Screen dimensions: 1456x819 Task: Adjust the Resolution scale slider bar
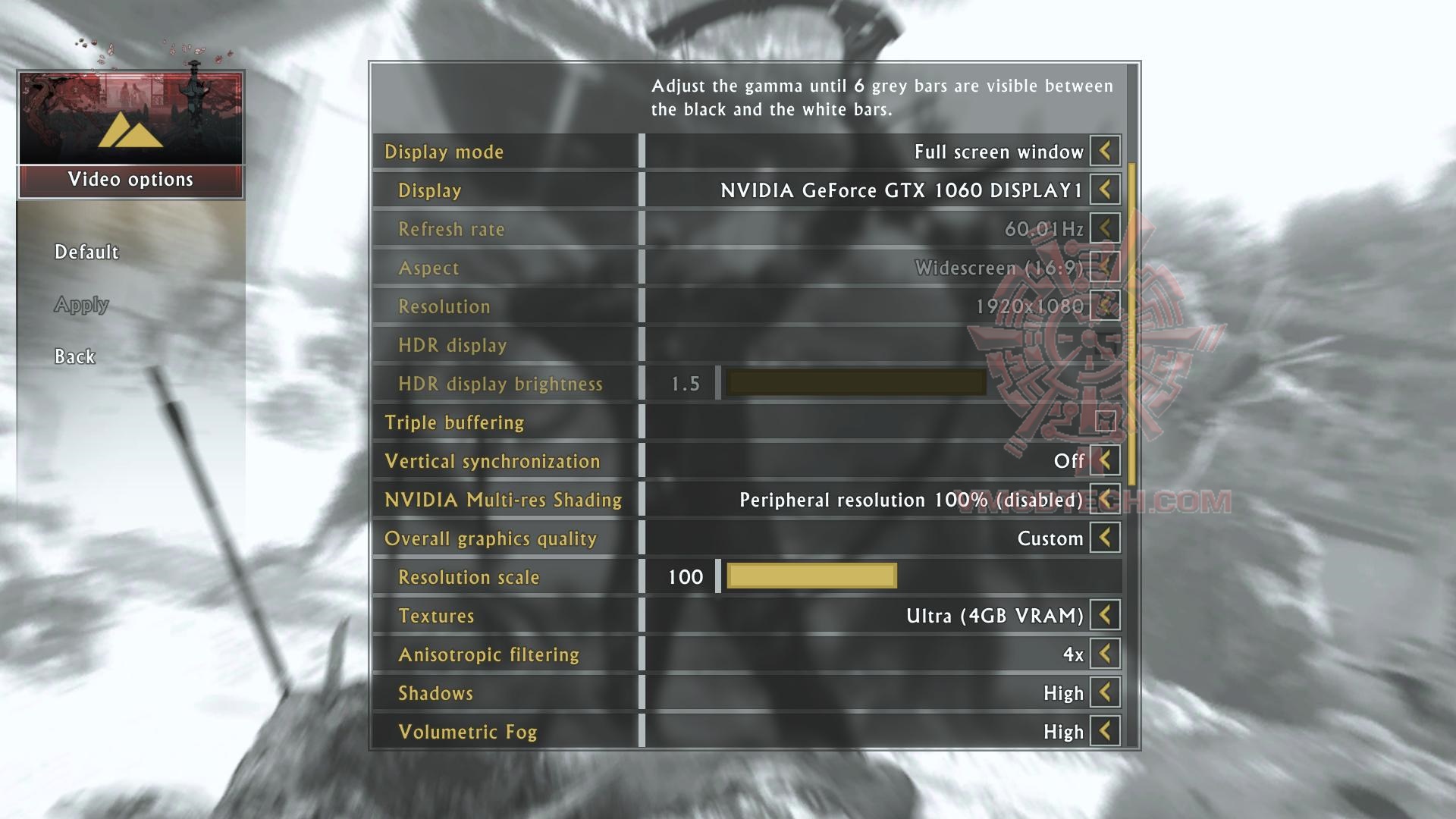coord(811,576)
